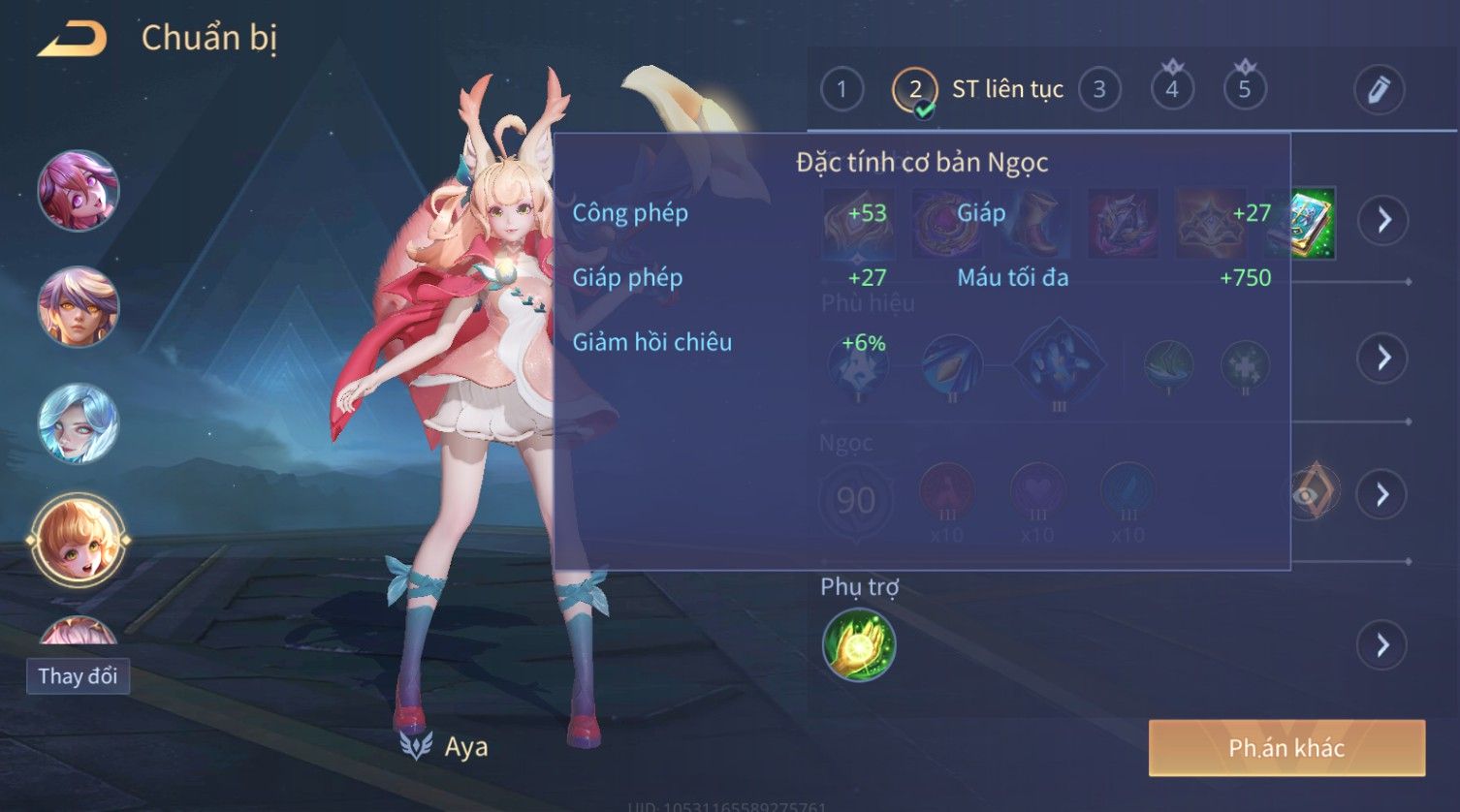Select loadout preset 3
Viewport: 1460px width, 812px height.
(1099, 90)
